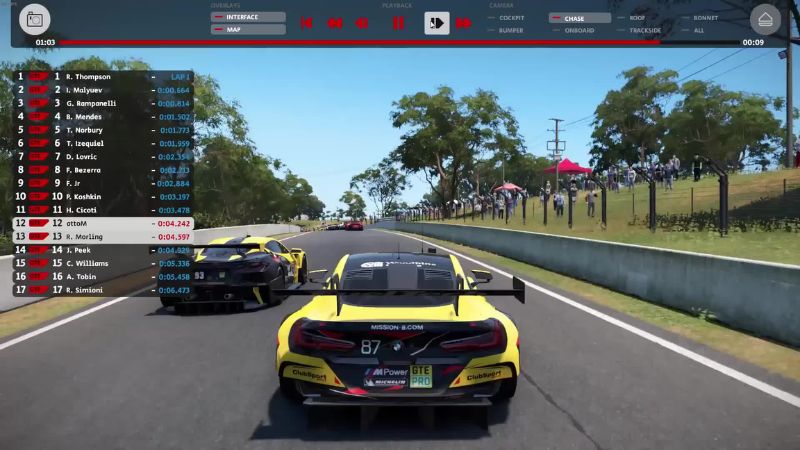The width and height of the screenshot is (800, 450).
Task: Toggle the Map overlay
Action: pyautogui.click(x=248, y=30)
